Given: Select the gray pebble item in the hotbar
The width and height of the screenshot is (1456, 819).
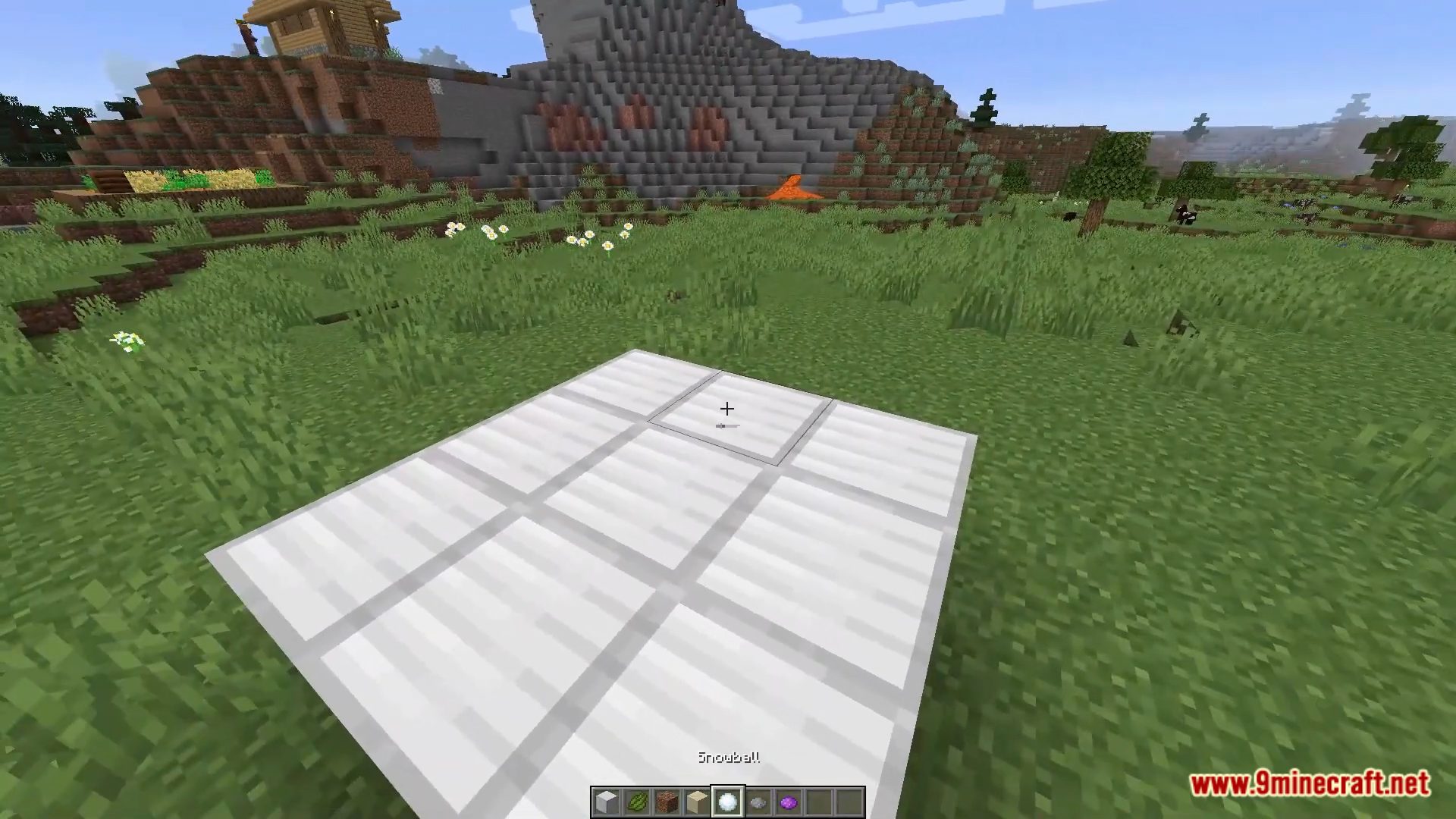Looking at the screenshot, I should (x=758, y=802).
